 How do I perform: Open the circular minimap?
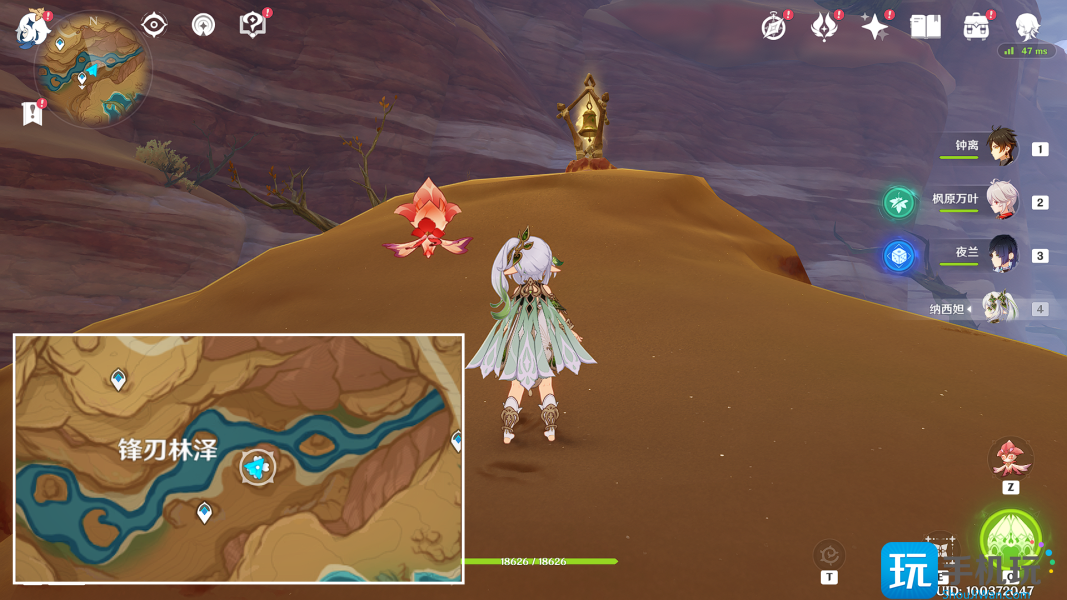point(92,70)
